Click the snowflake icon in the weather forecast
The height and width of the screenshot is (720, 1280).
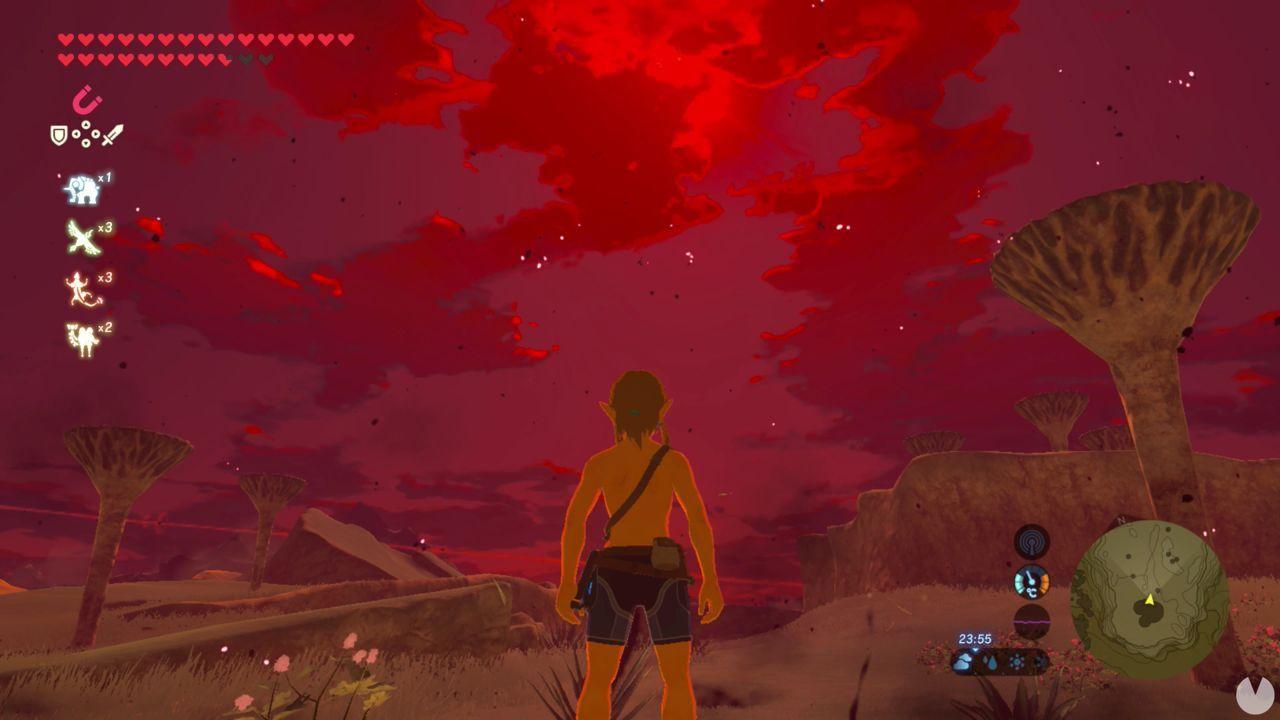click(1016, 661)
